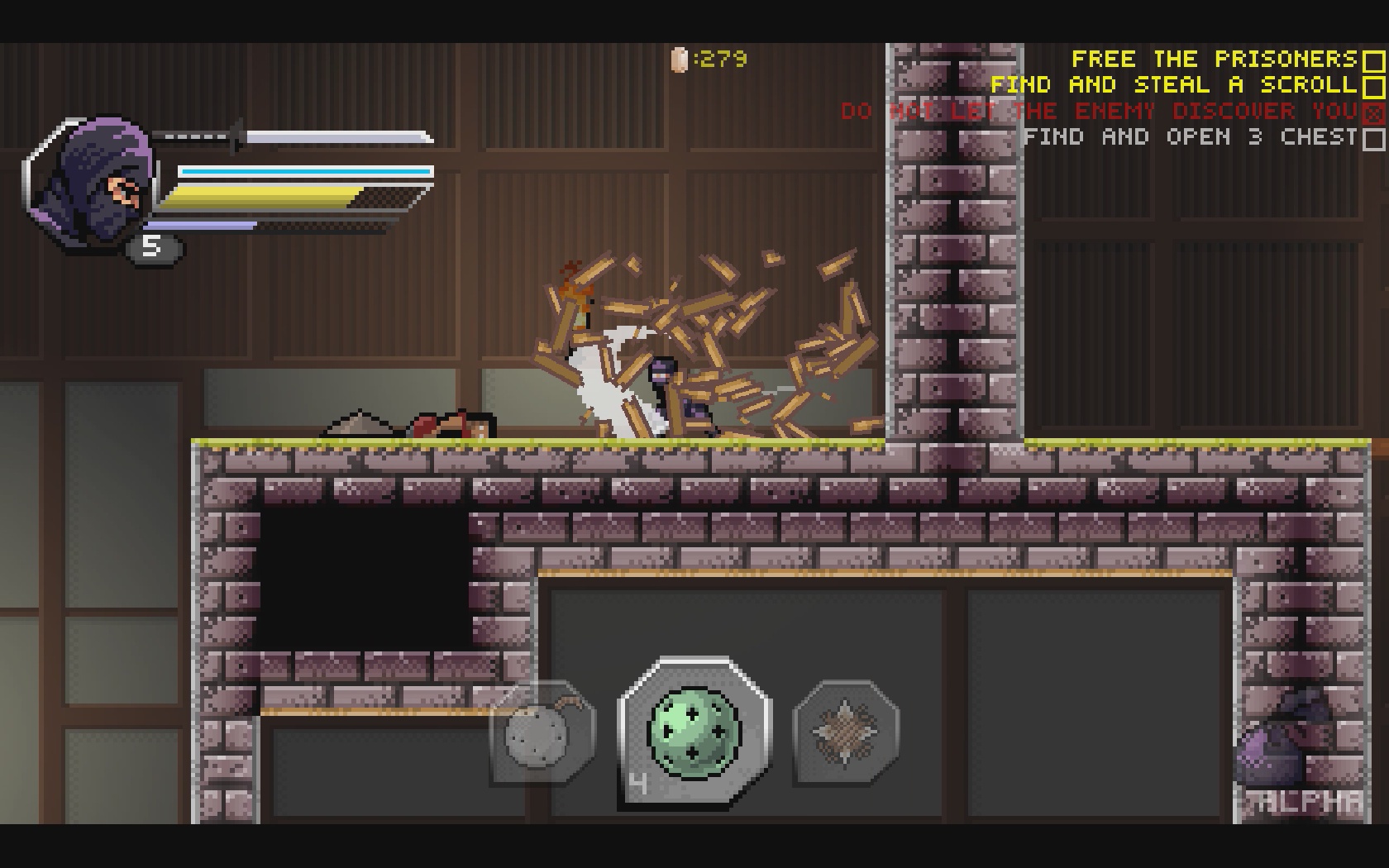Select the FIND AND OPEN 3 CHEST objective text

pos(1191,138)
